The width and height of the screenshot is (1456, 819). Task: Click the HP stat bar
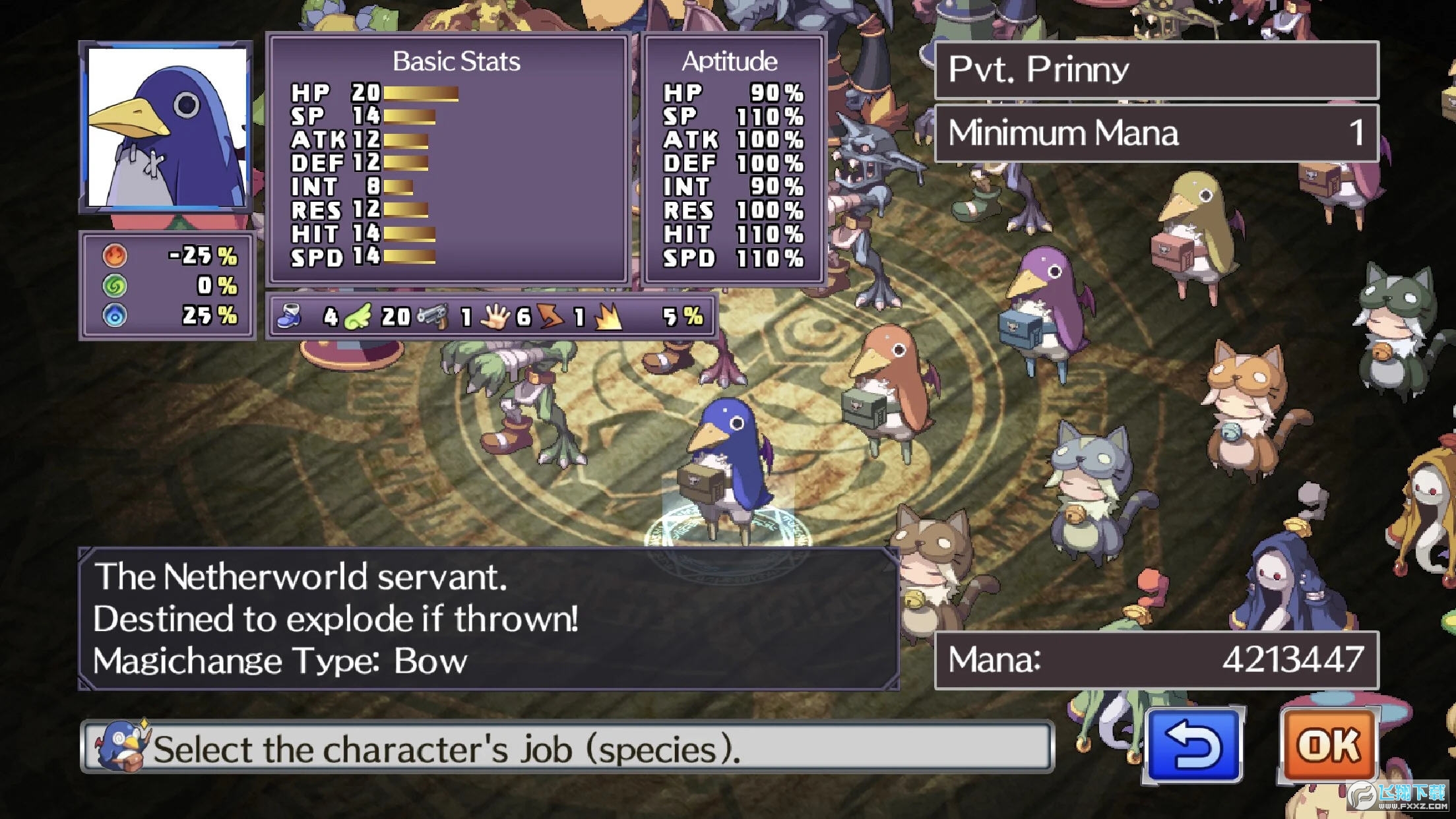[x=420, y=92]
